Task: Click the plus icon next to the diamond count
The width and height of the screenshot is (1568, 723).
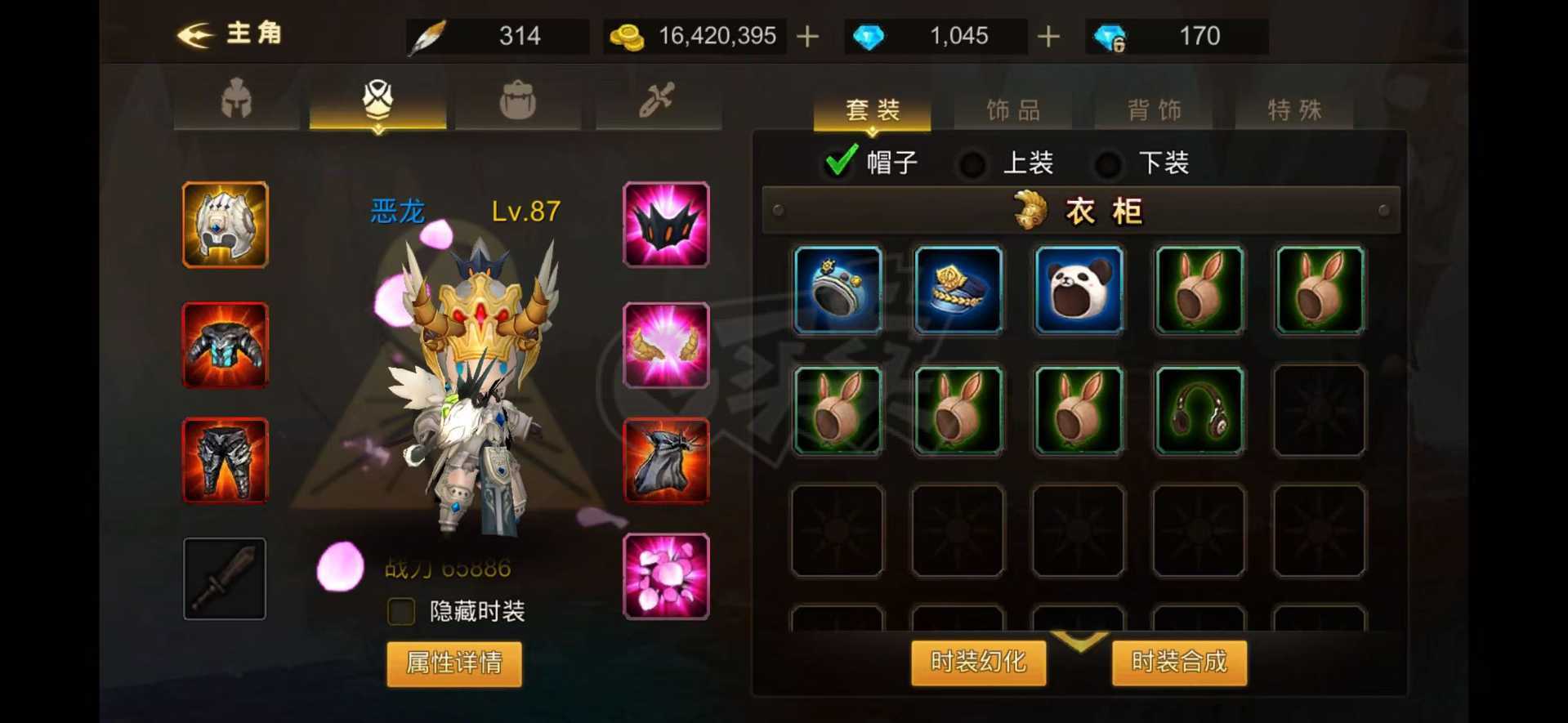Action: 1048,35
